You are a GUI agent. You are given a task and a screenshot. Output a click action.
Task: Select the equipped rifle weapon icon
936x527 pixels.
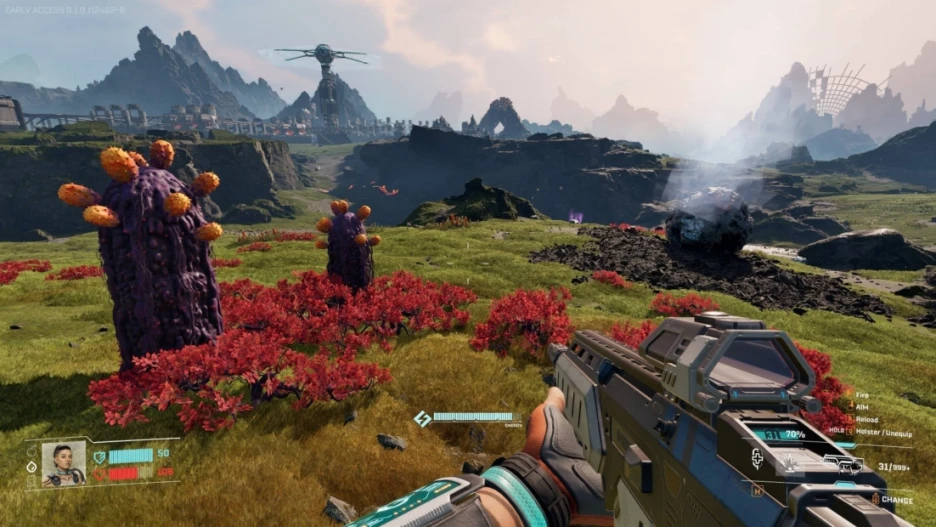[842, 463]
